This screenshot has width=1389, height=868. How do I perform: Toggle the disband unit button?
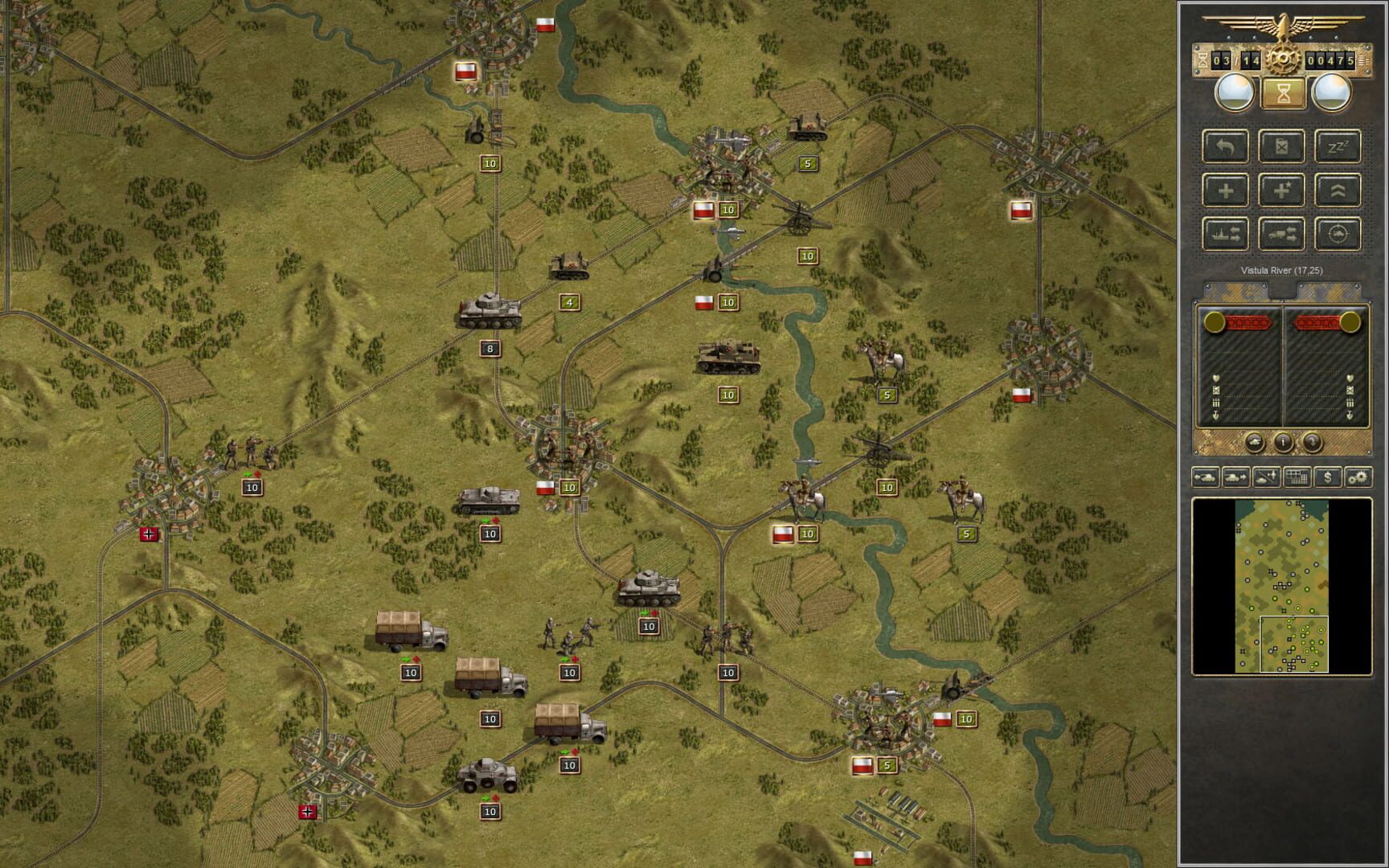[x=1281, y=146]
